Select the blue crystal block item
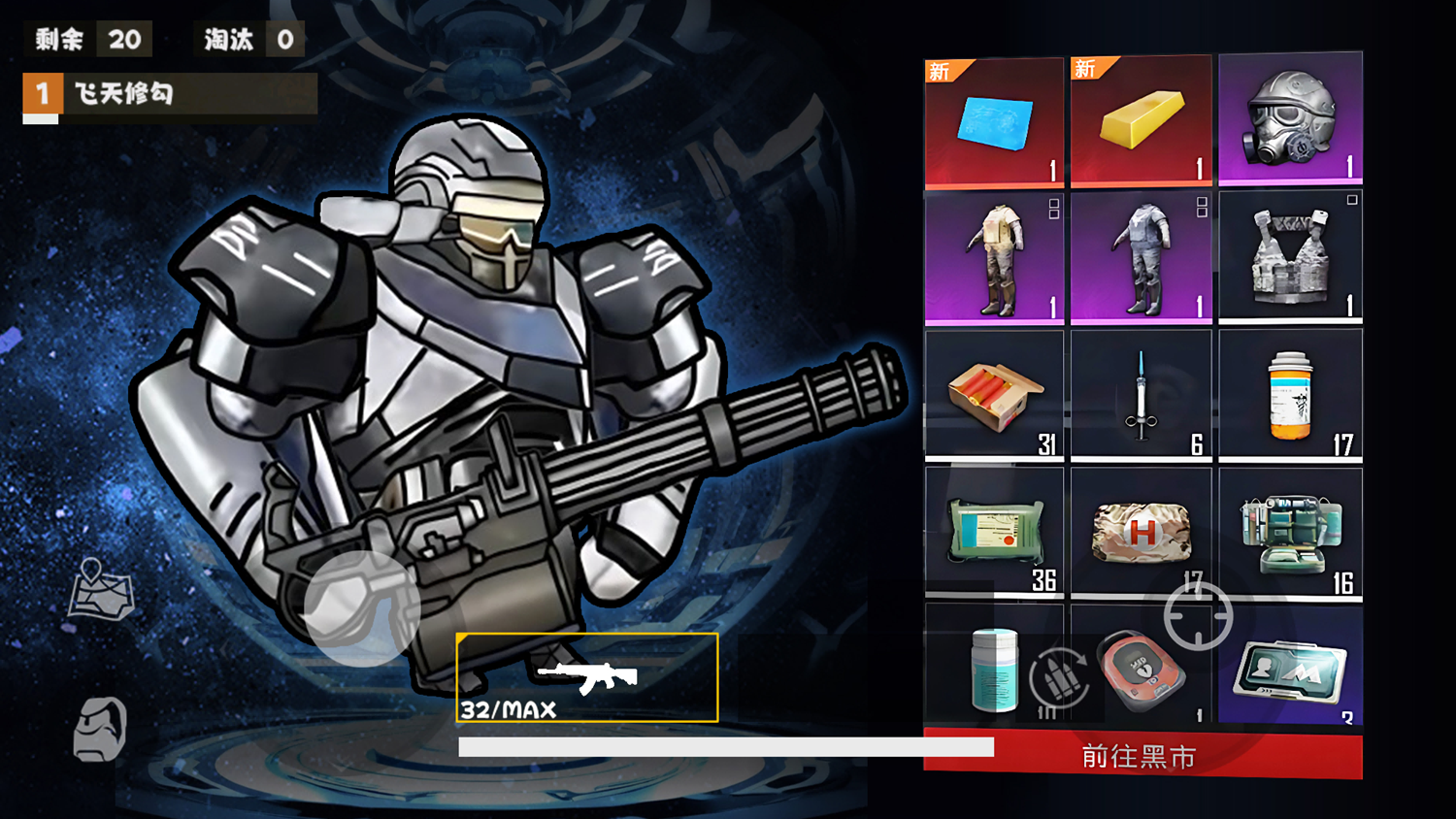 tap(994, 122)
